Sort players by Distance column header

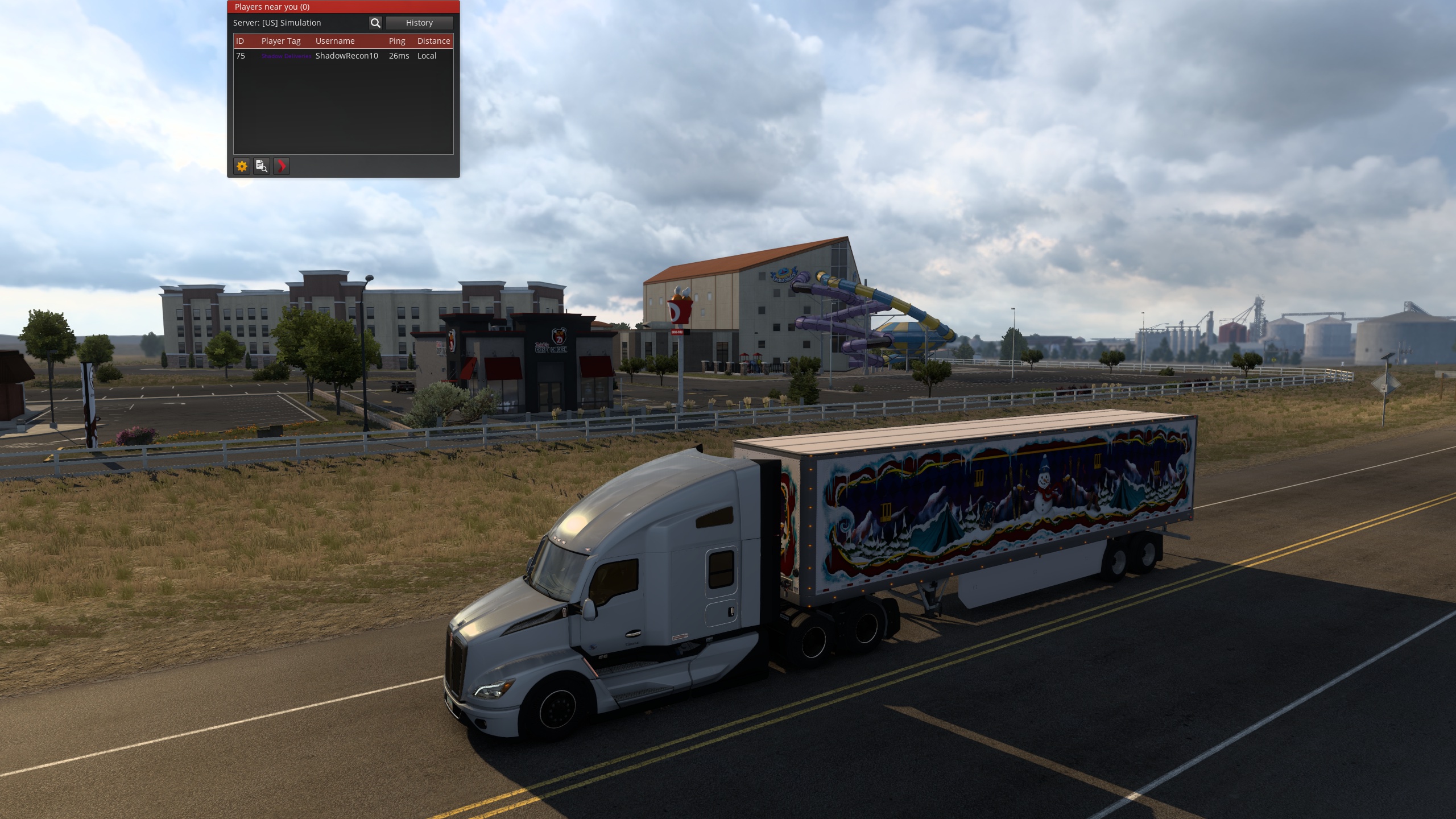(433, 41)
